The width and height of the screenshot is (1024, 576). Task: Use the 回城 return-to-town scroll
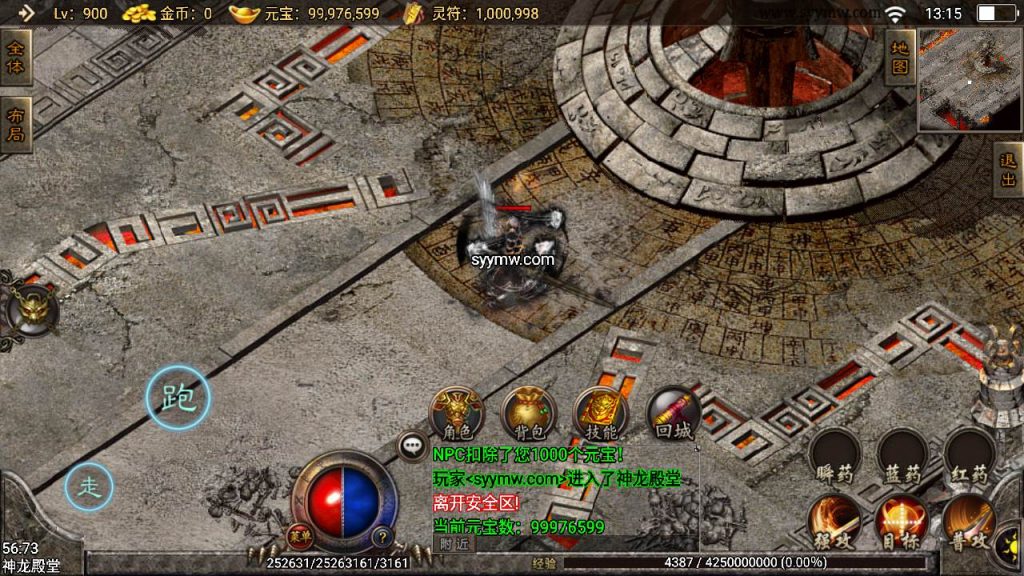[672, 413]
